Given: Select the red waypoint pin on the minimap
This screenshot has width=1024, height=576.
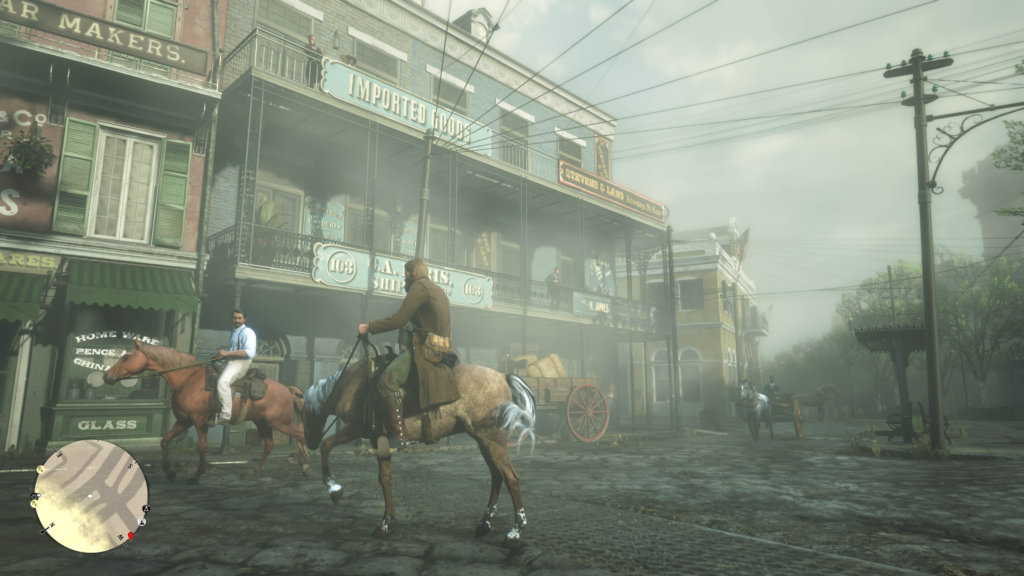Looking at the screenshot, I should (130, 536).
